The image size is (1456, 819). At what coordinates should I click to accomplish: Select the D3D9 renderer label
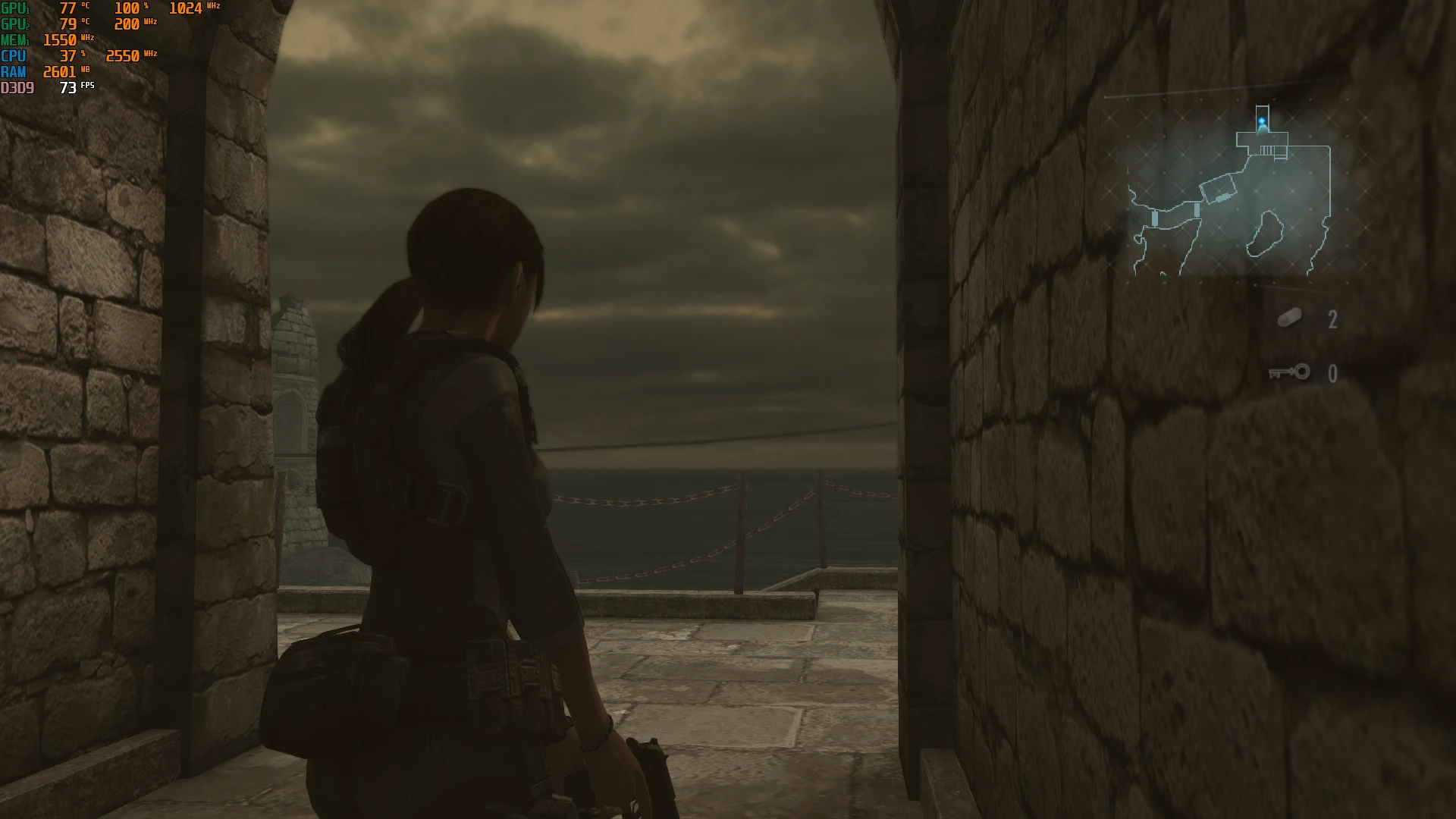(17, 86)
